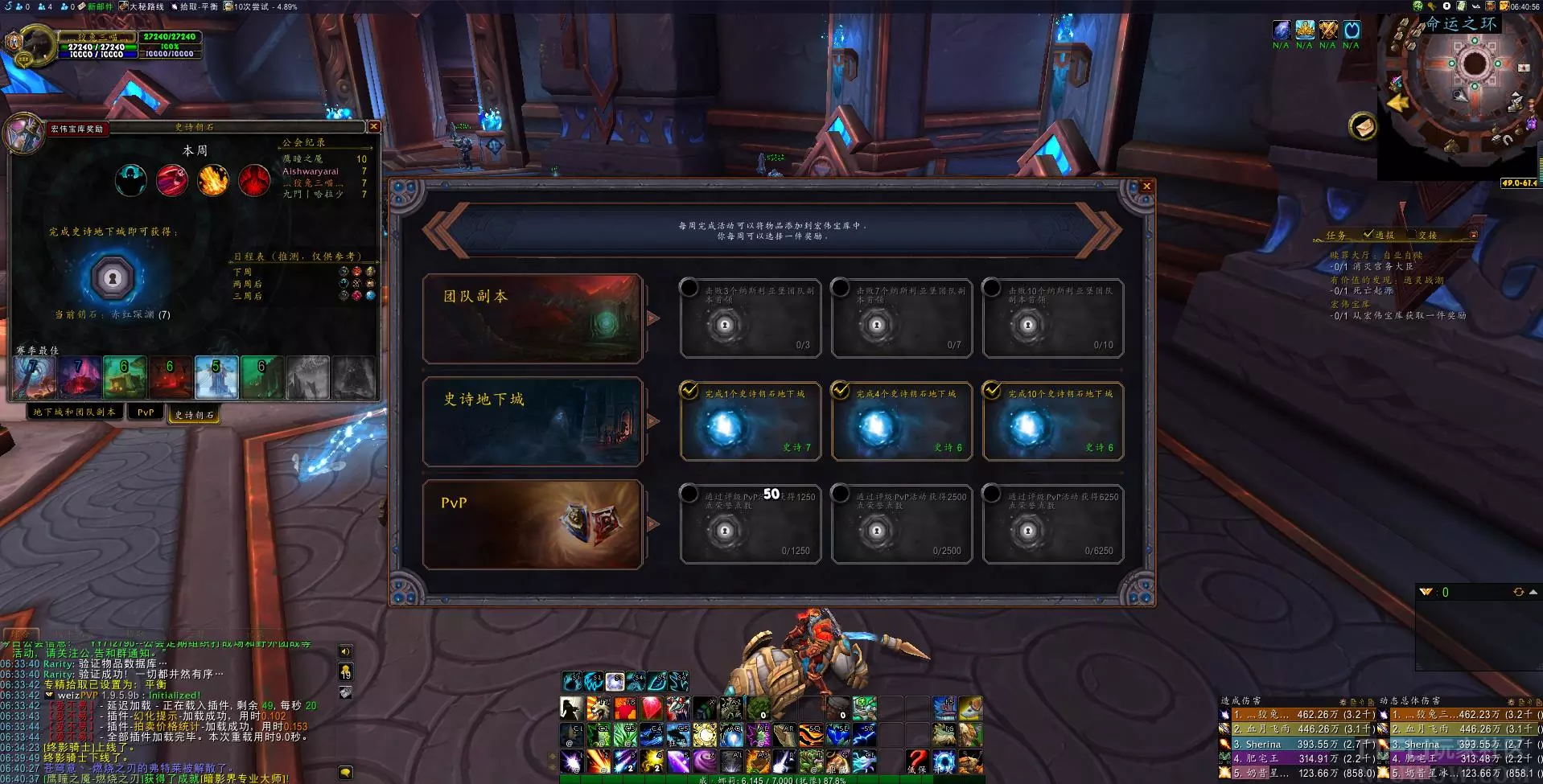The width and height of the screenshot is (1543, 784).
Task: Select the 史诗地下城 category banner
Action: coord(533,421)
